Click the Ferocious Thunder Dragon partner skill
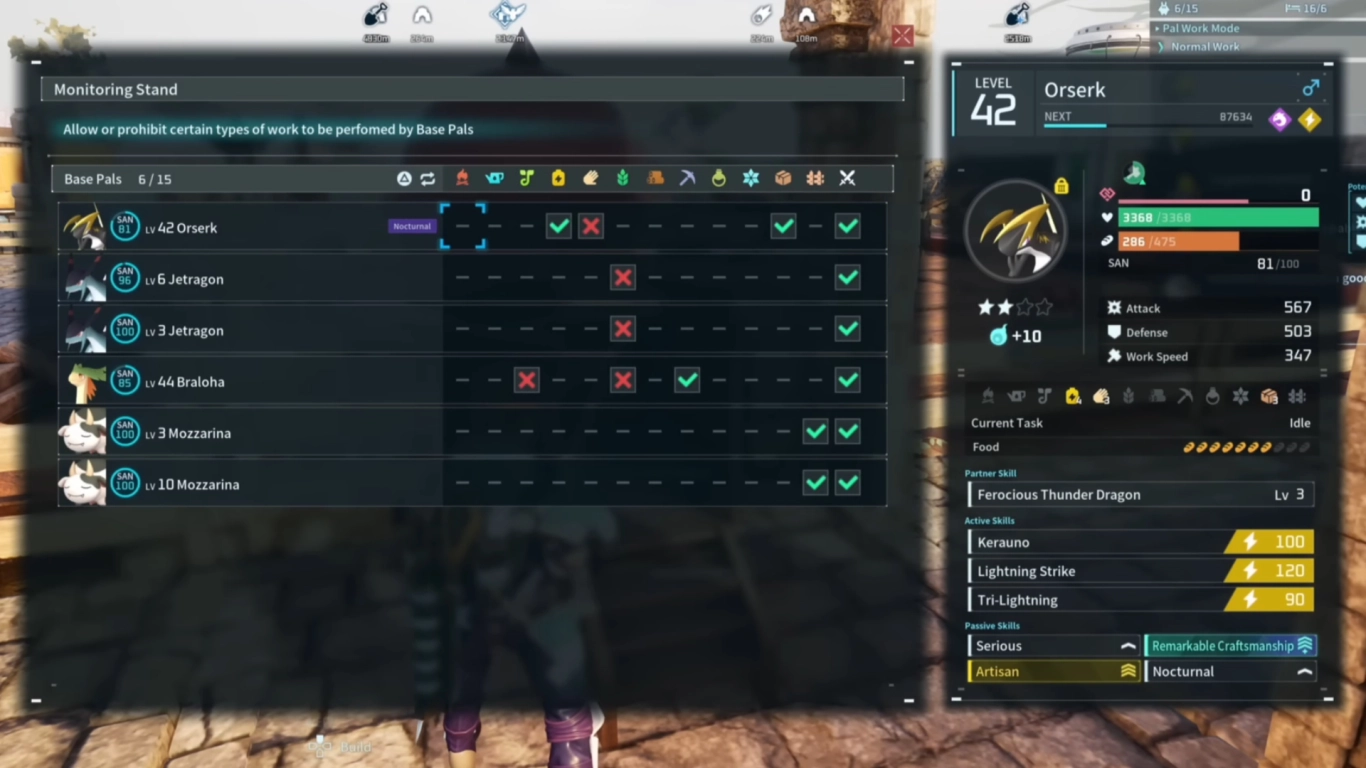 click(1140, 494)
